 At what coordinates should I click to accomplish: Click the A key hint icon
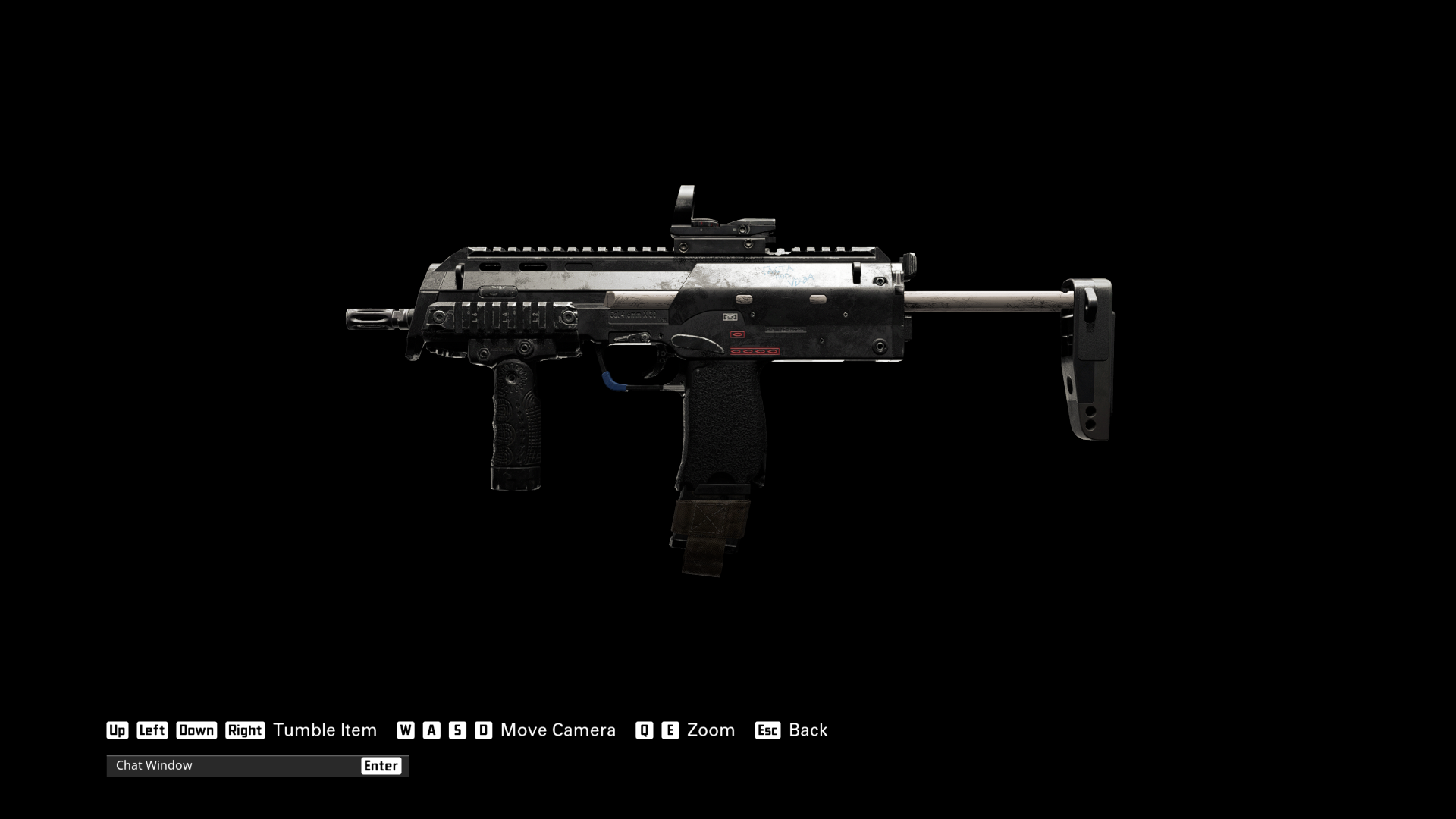432,730
